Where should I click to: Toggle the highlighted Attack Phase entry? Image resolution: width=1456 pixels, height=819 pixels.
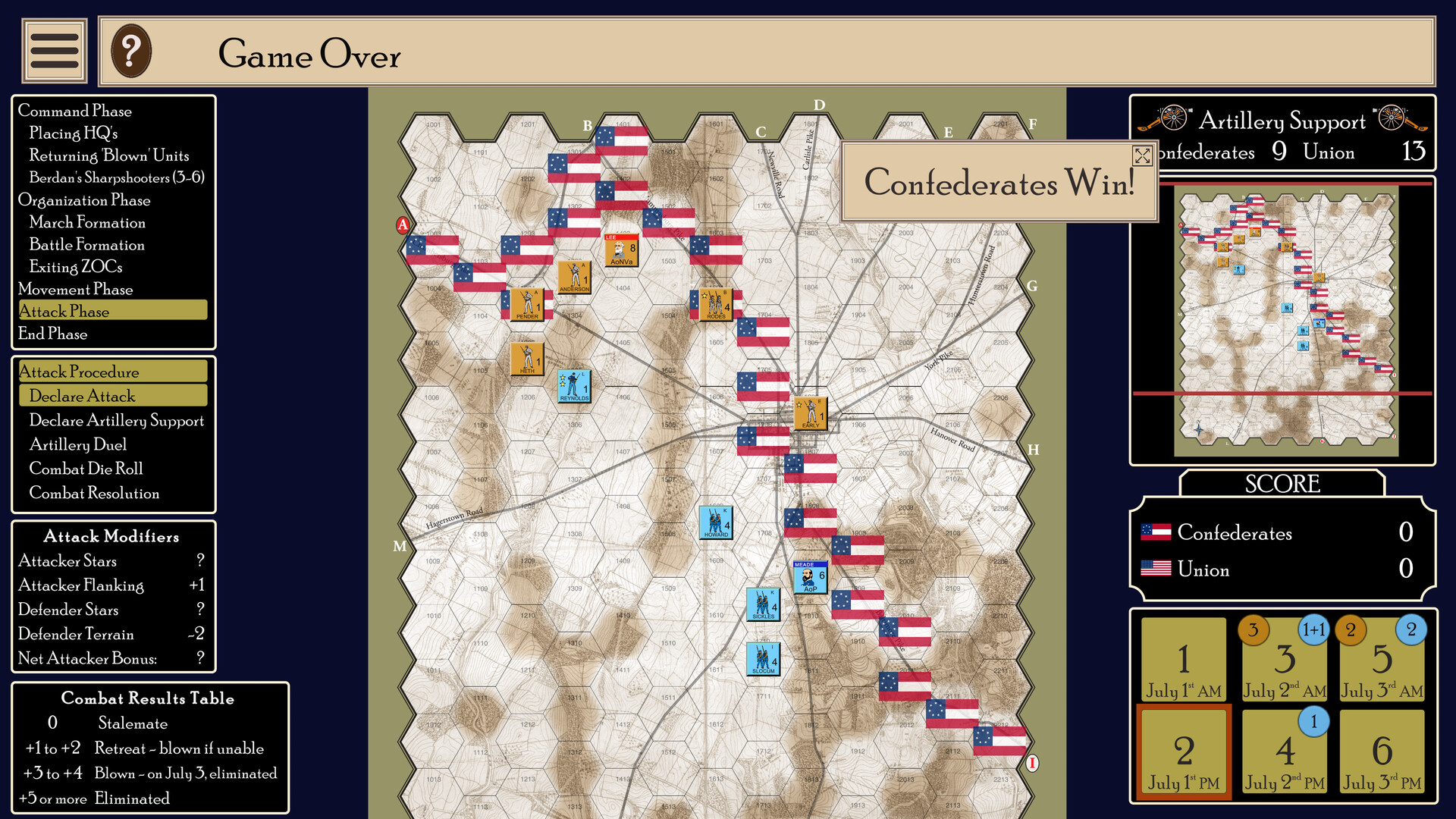click(111, 310)
